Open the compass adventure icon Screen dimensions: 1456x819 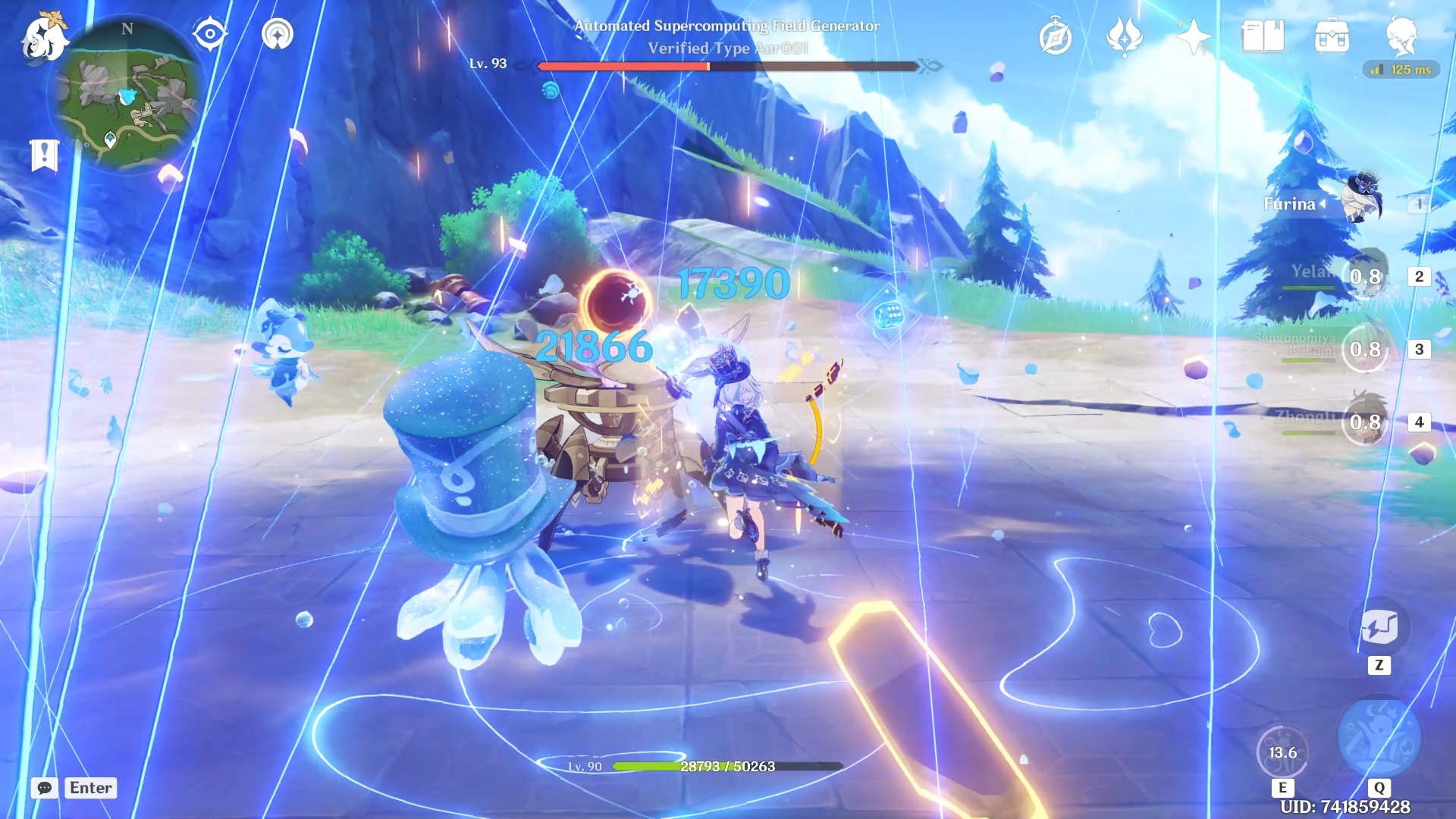click(1055, 37)
